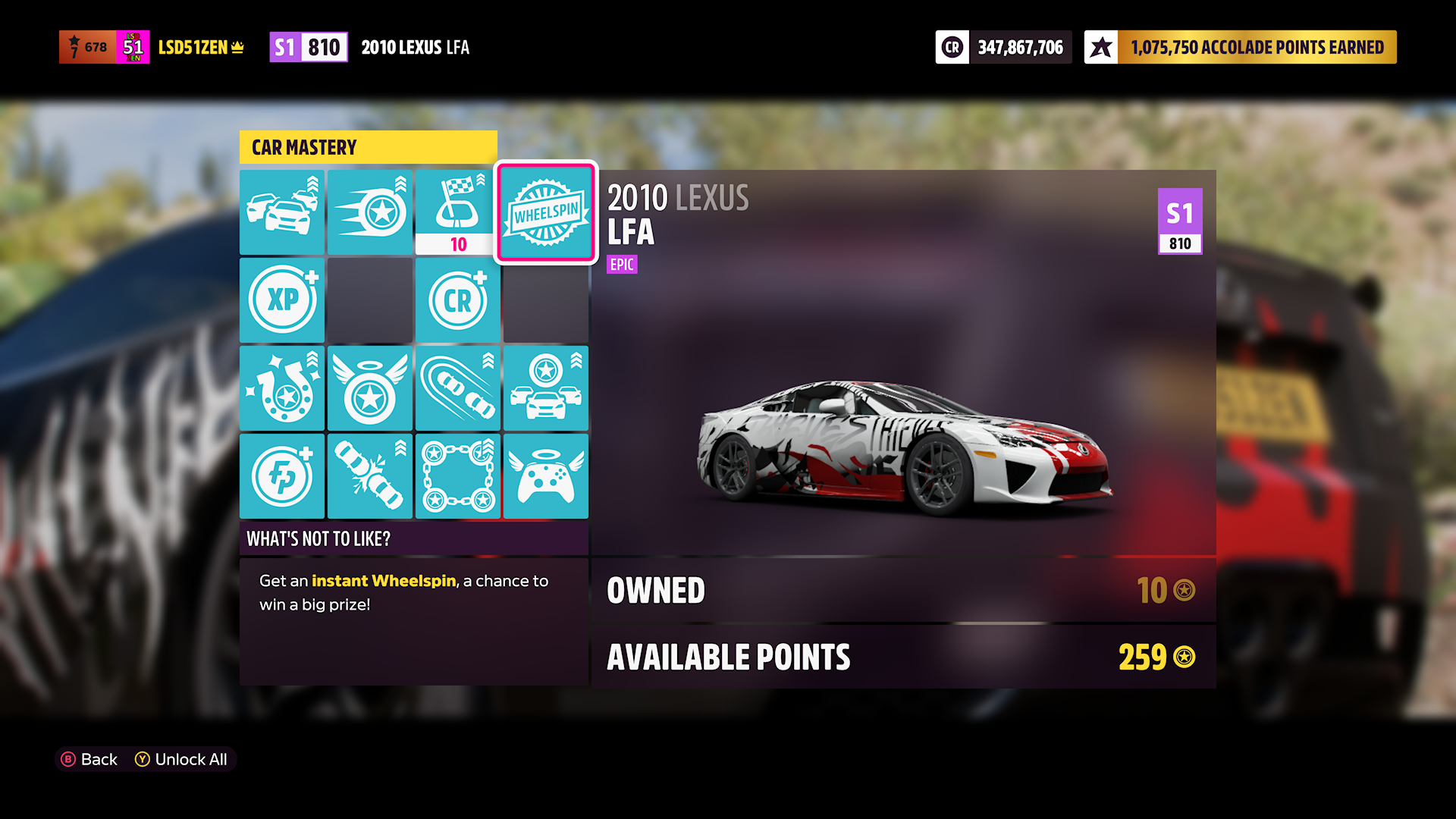Select the CR credits bonus perk
Image resolution: width=1456 pixels, height=819 pixels.
[457, 300]
